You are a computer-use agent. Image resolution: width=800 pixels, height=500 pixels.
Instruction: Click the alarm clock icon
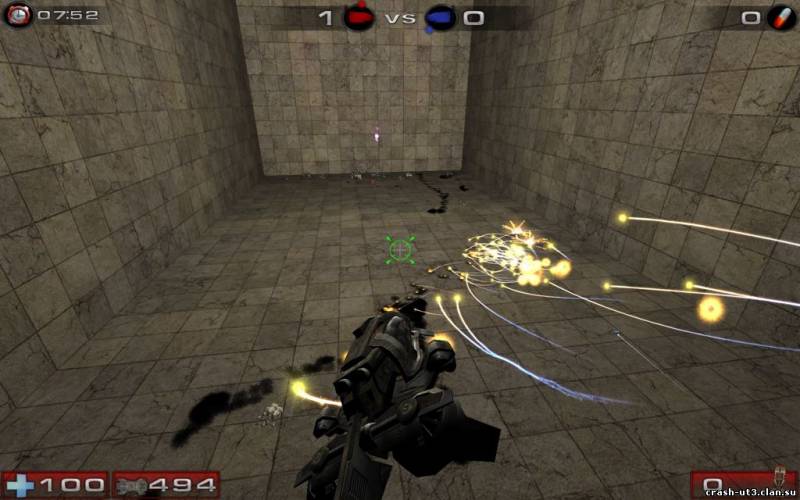tap(18, 15)
